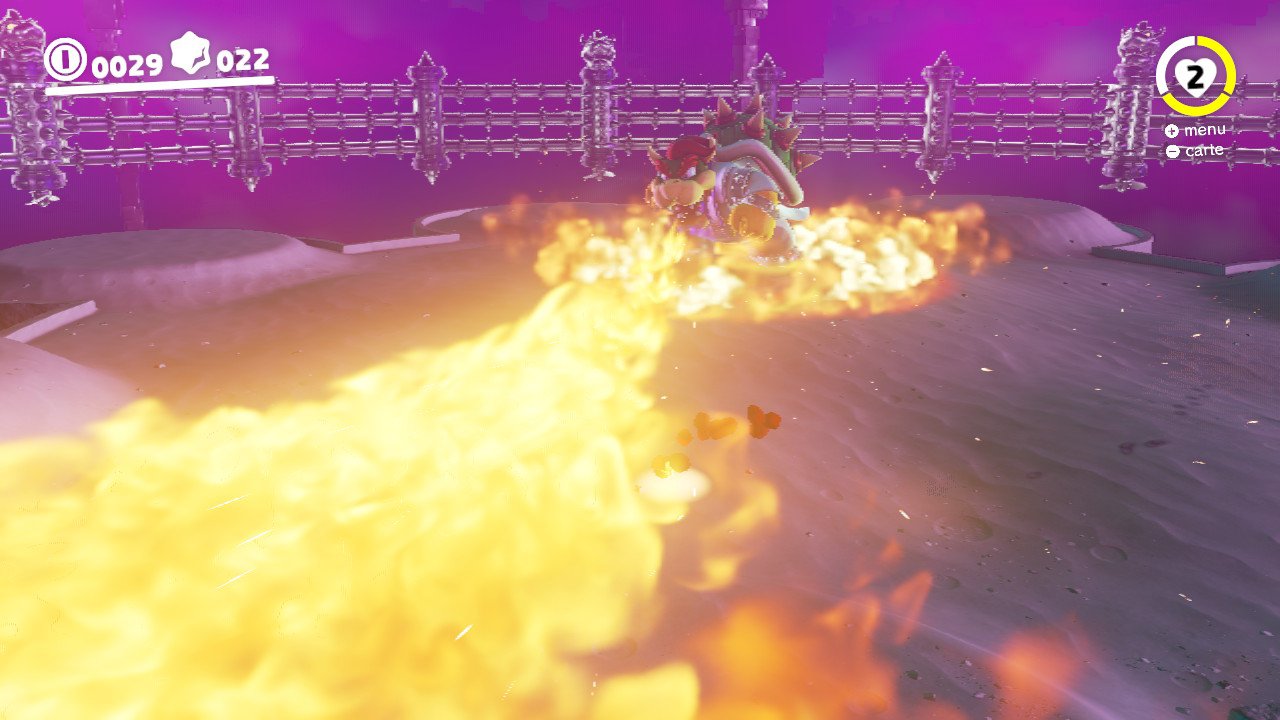Viewport: 1280px width, 720px height.
Task: Open the map via the carte label
Action: 1206,150
